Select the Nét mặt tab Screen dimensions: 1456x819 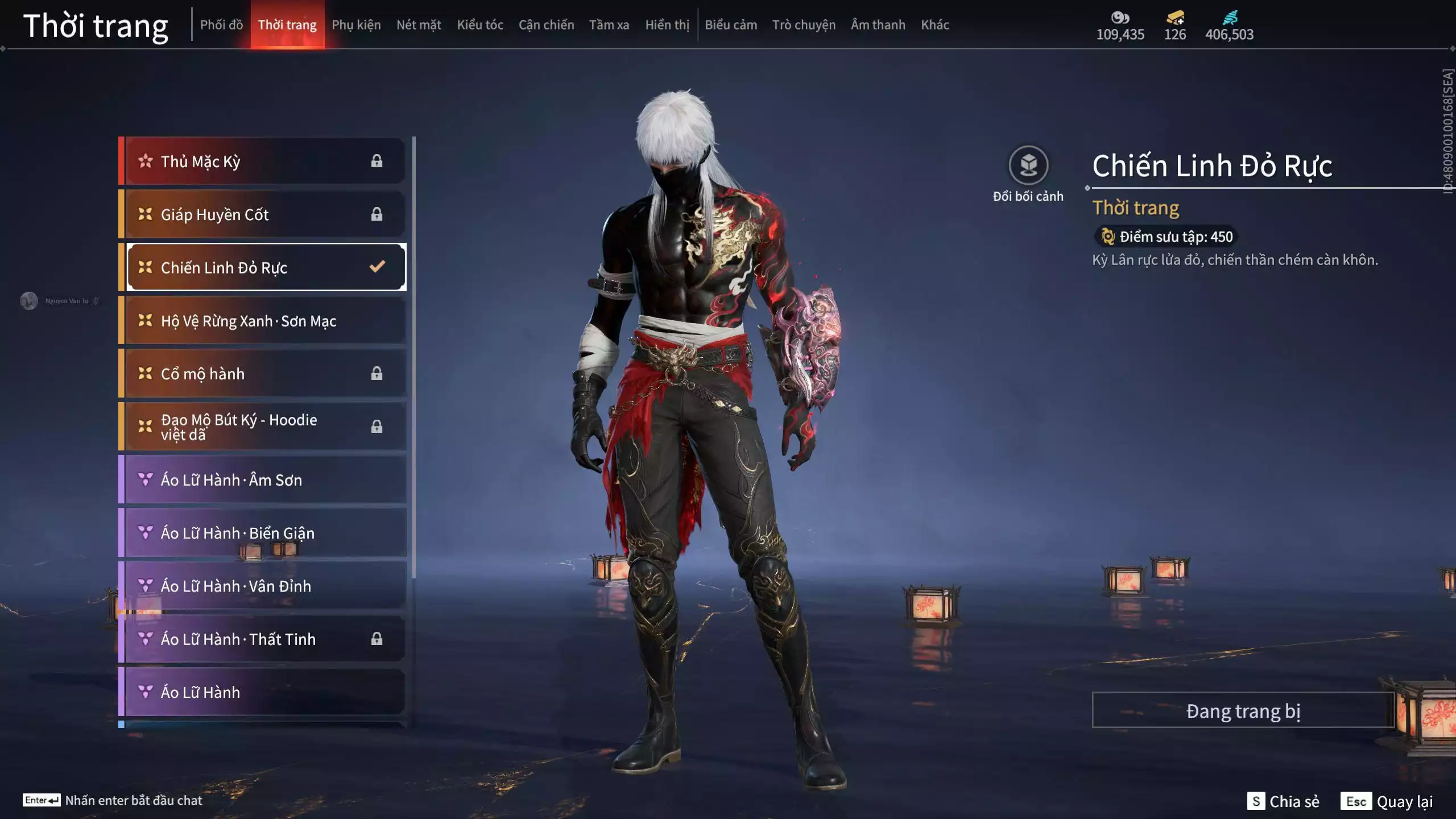point(419,25)
